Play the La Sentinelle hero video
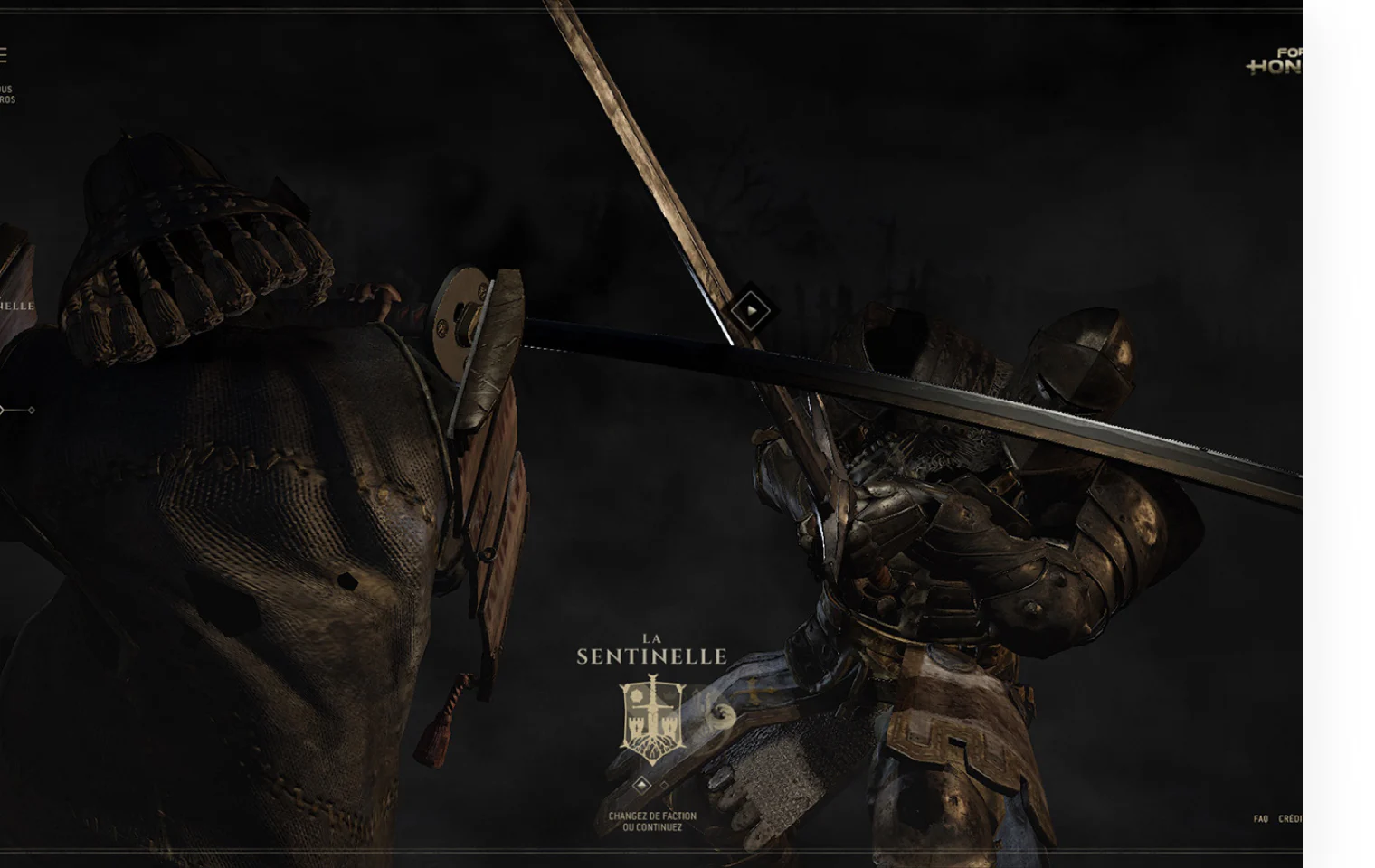 tap(752, 309)
